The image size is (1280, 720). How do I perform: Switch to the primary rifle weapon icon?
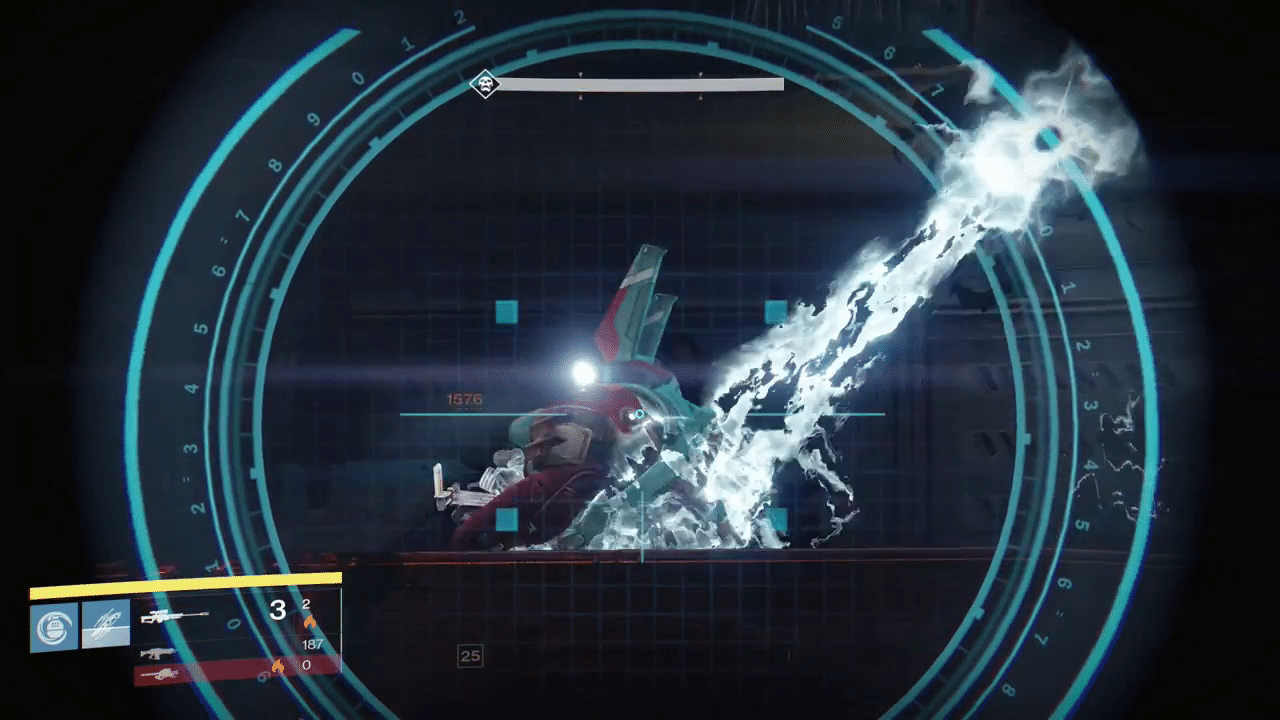tap(158, 653)
